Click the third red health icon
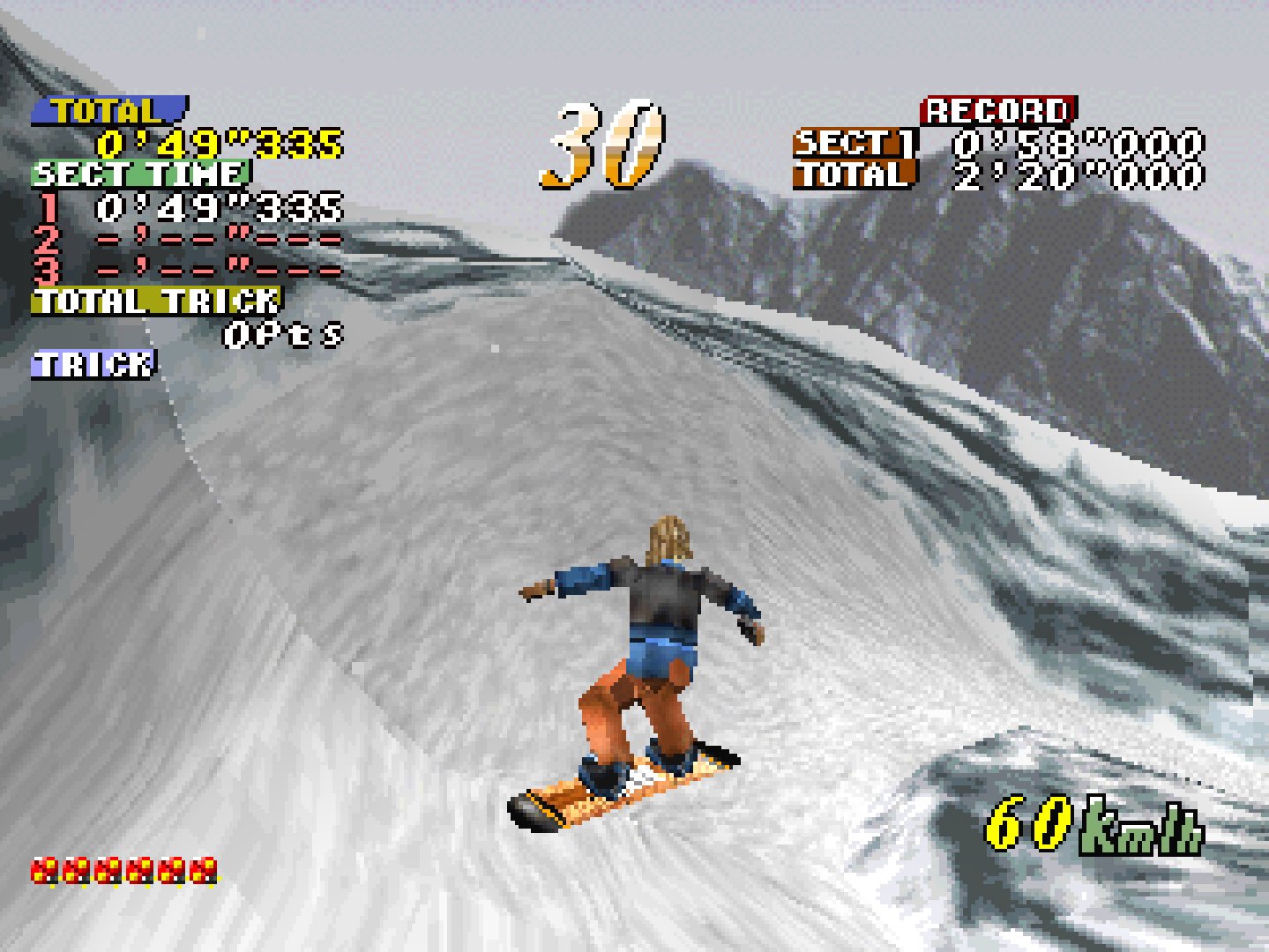This screenshot has height=952, width=1269. [111, 873]
